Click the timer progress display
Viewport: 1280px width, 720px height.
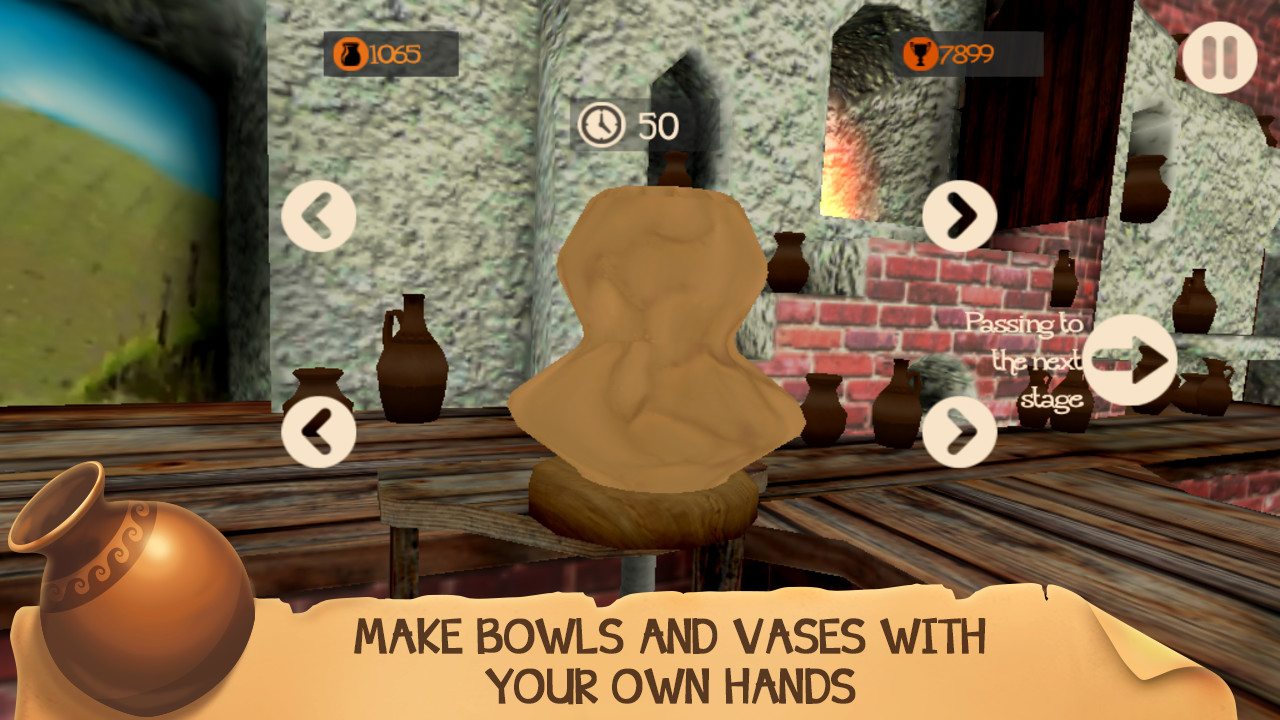[x=625, y=125]
